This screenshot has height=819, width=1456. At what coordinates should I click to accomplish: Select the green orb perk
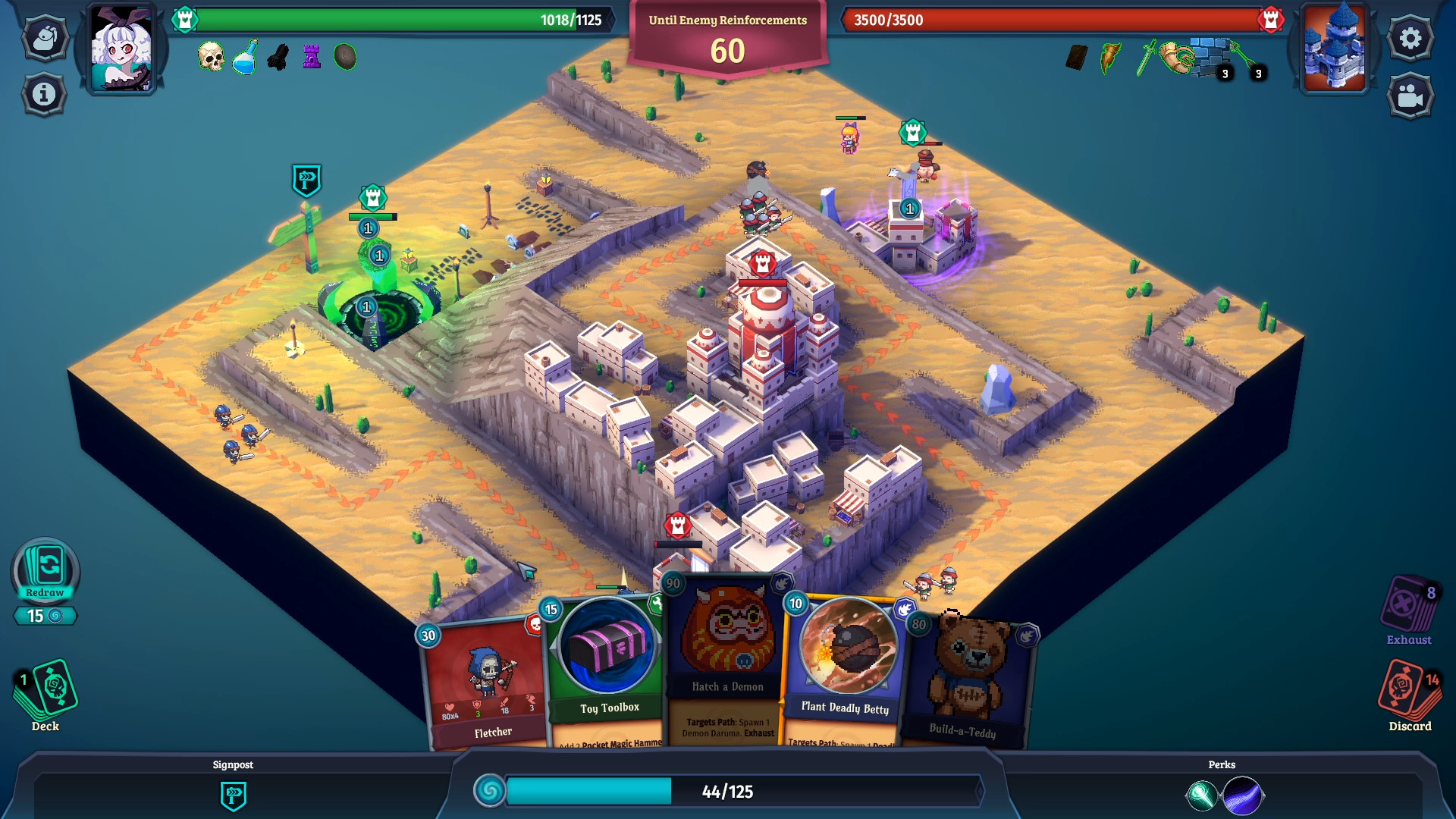click(1201, 795)
